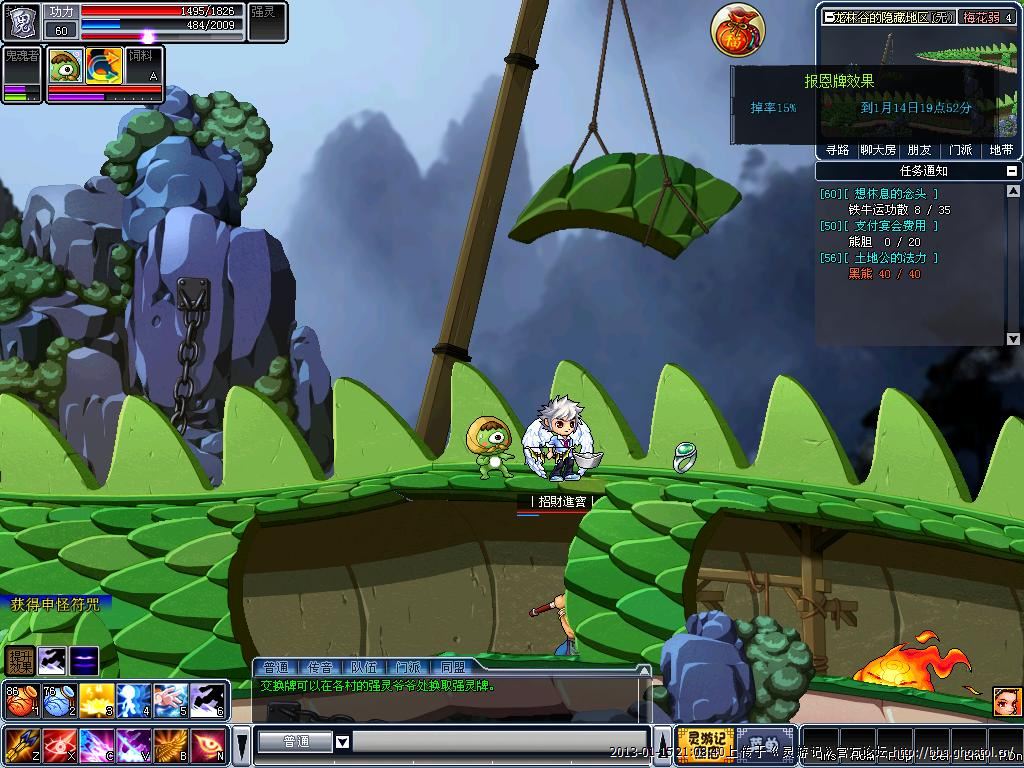Activate the red eye skill on X

point(58,745)
